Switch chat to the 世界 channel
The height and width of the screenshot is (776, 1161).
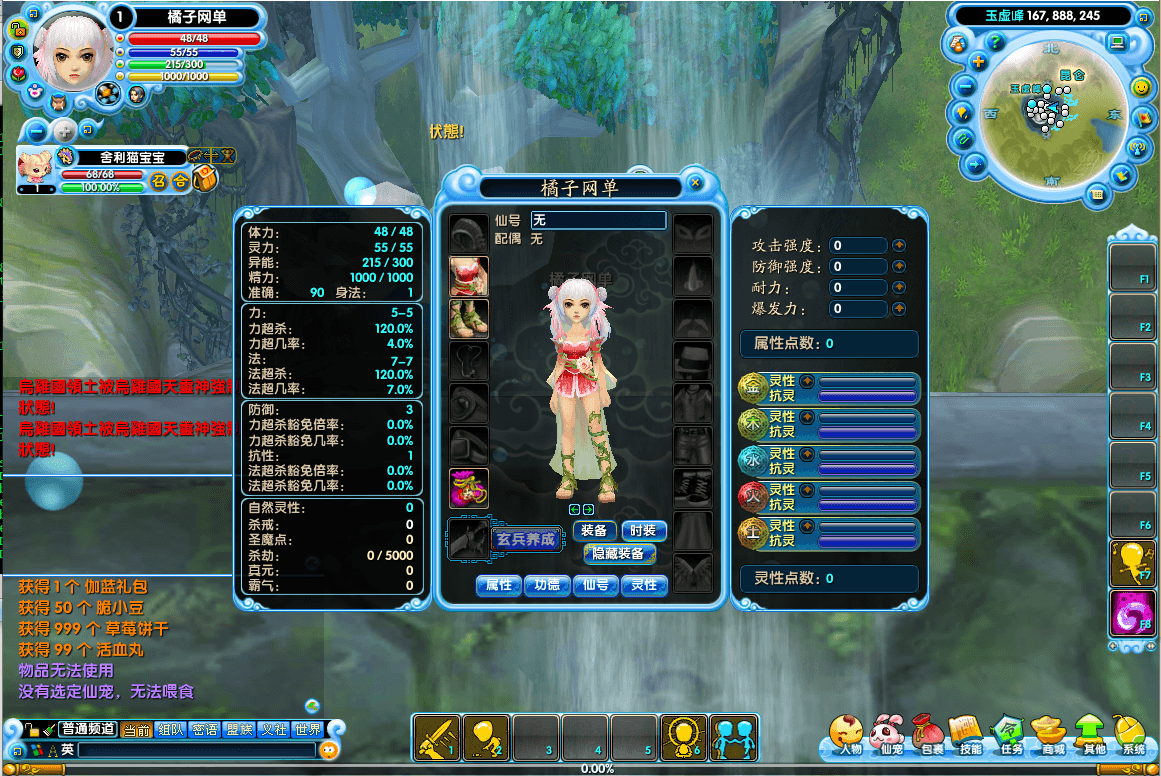tap(308, 730)
